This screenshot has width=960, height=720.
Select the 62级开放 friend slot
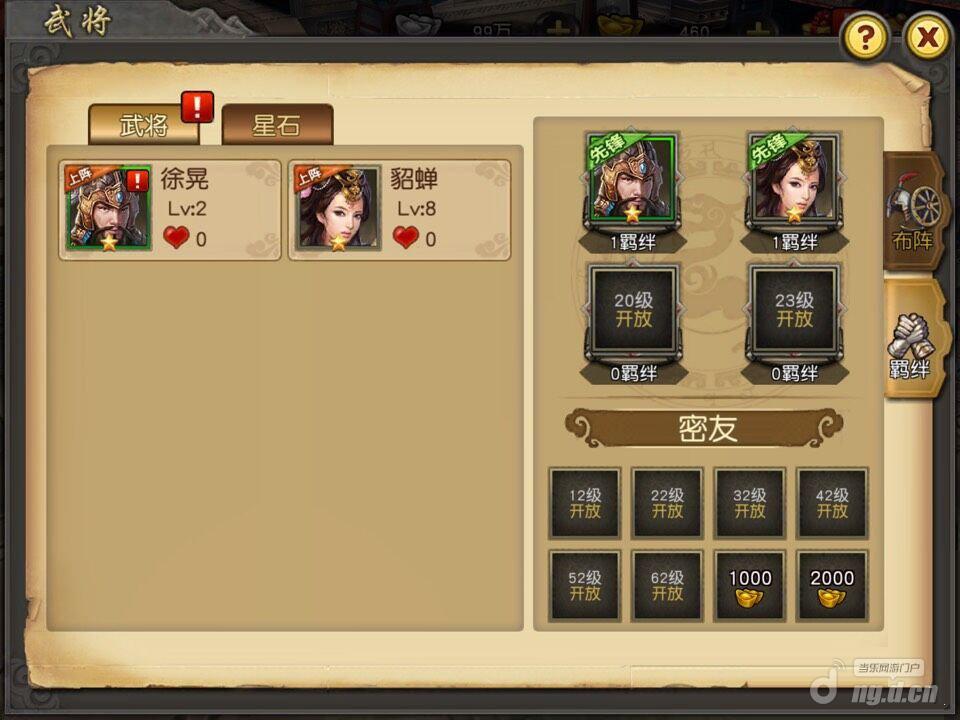click(x=667, y=585)
